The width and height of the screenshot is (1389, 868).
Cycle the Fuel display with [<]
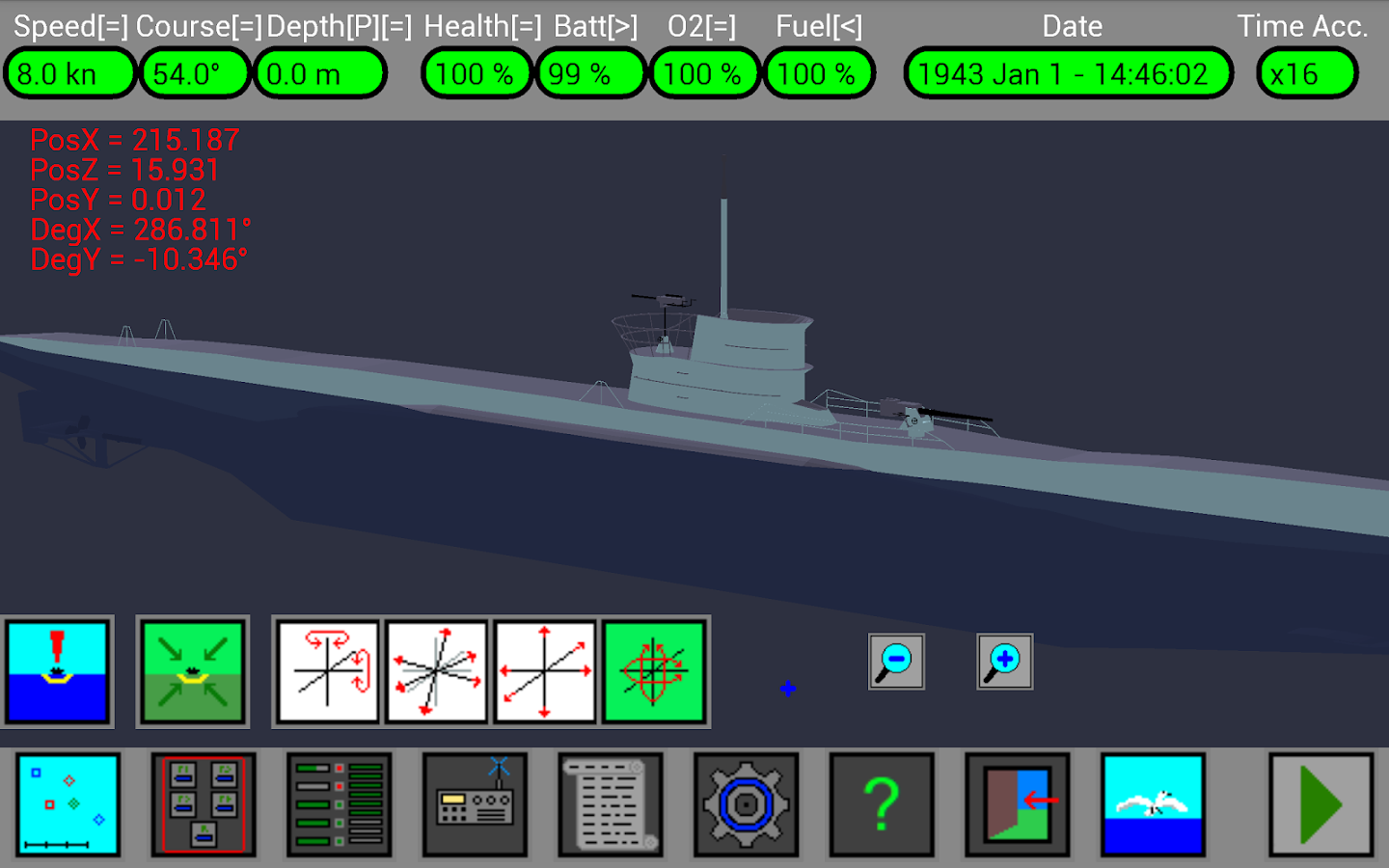[848, 26]
